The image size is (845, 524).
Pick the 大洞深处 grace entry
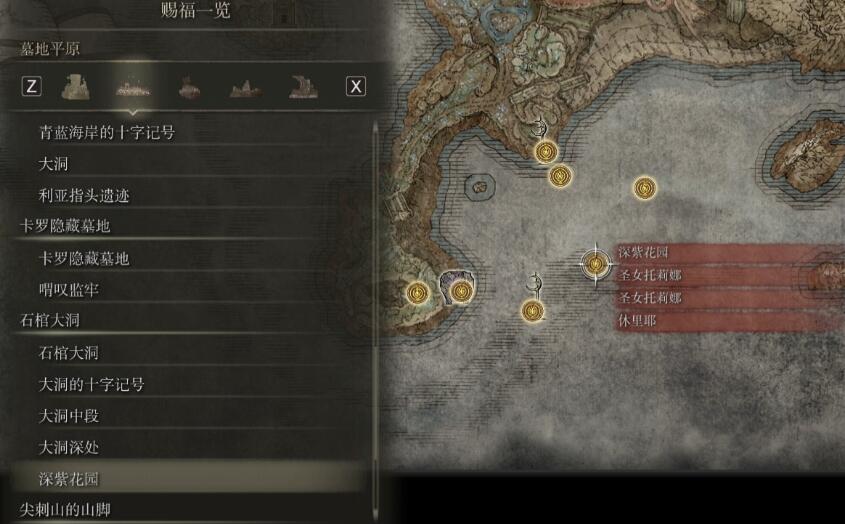[69, 447]
